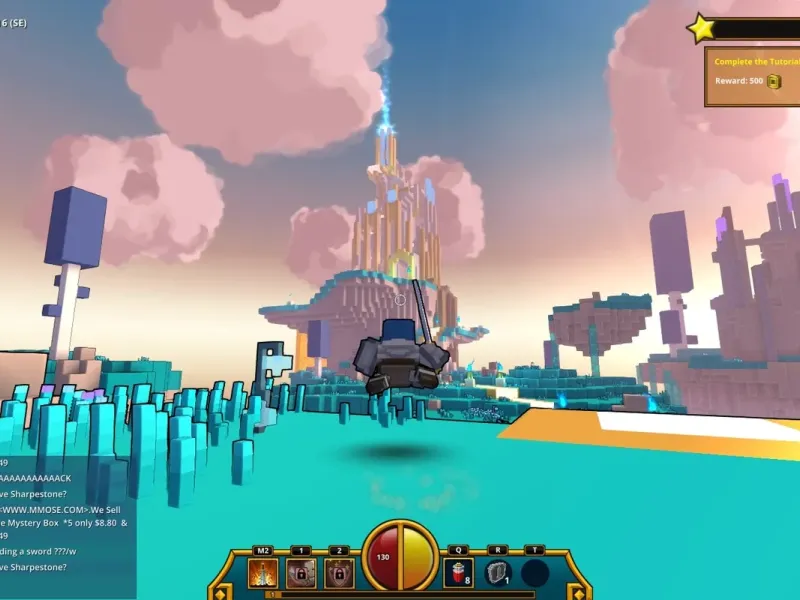This screenshot has height=600, width=800.
Task: Select the locked ability in slot 2
Action: (x=339, y=574)
